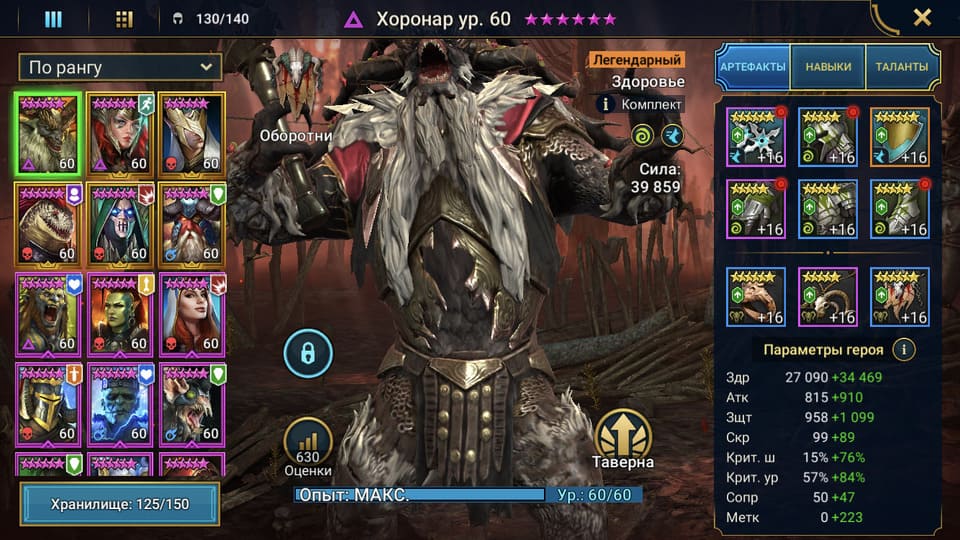Toggle the champion lock icon
960x540 pixels.
pos(307,352)
